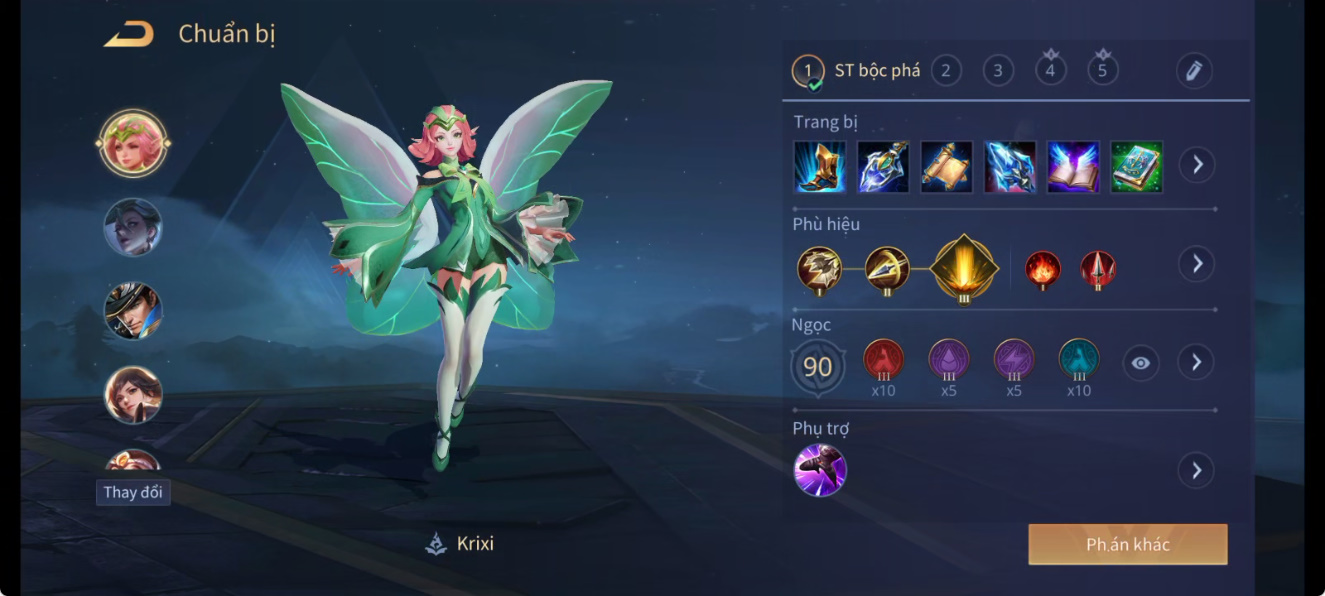Select the pink-haired Krixi hero portrait

point(133,143)
